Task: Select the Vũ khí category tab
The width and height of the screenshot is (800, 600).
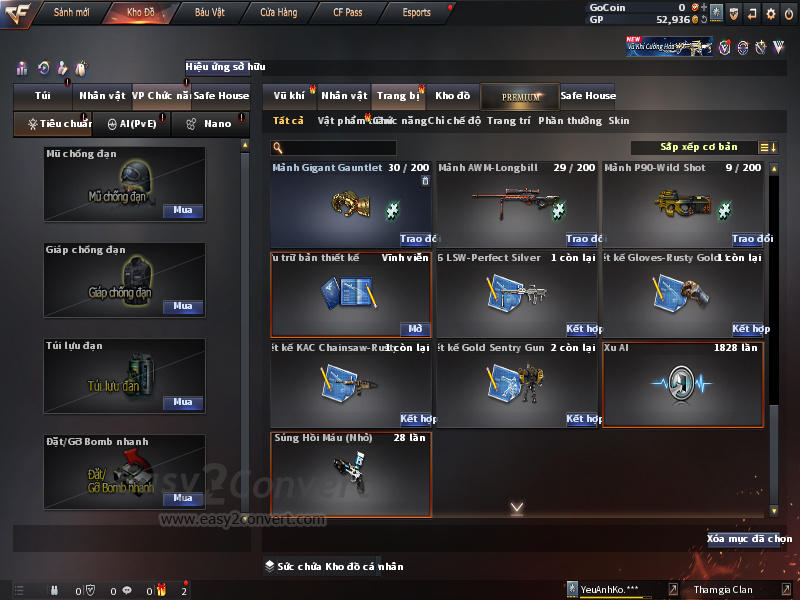Action: tap(289, 96)
